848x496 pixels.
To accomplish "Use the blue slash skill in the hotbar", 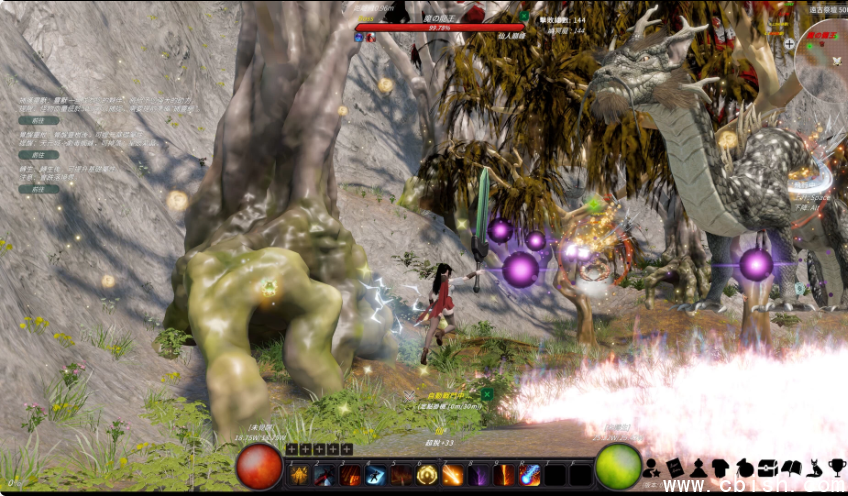I will (376, 475).
